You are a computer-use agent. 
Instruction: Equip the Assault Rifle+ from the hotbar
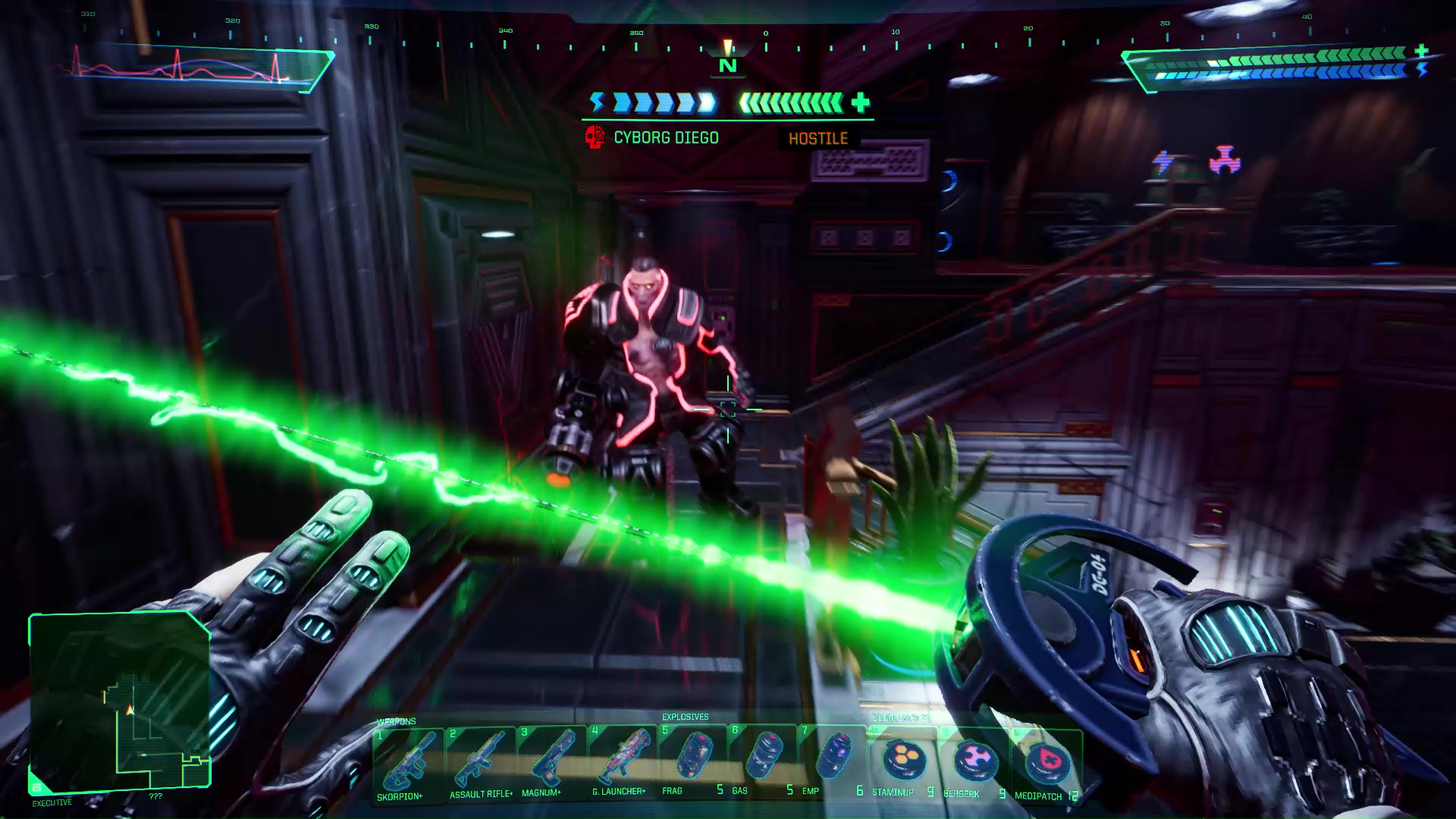(x=482, y=762)
